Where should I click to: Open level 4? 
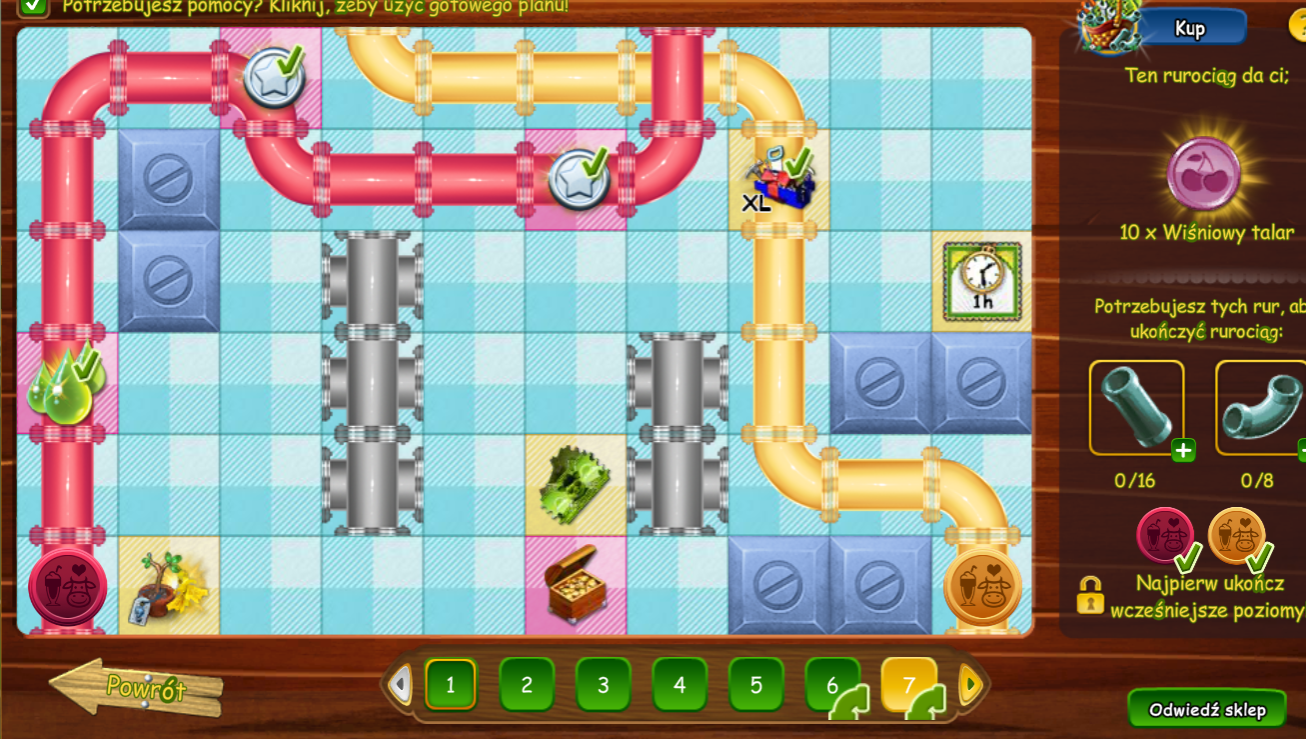680,685
